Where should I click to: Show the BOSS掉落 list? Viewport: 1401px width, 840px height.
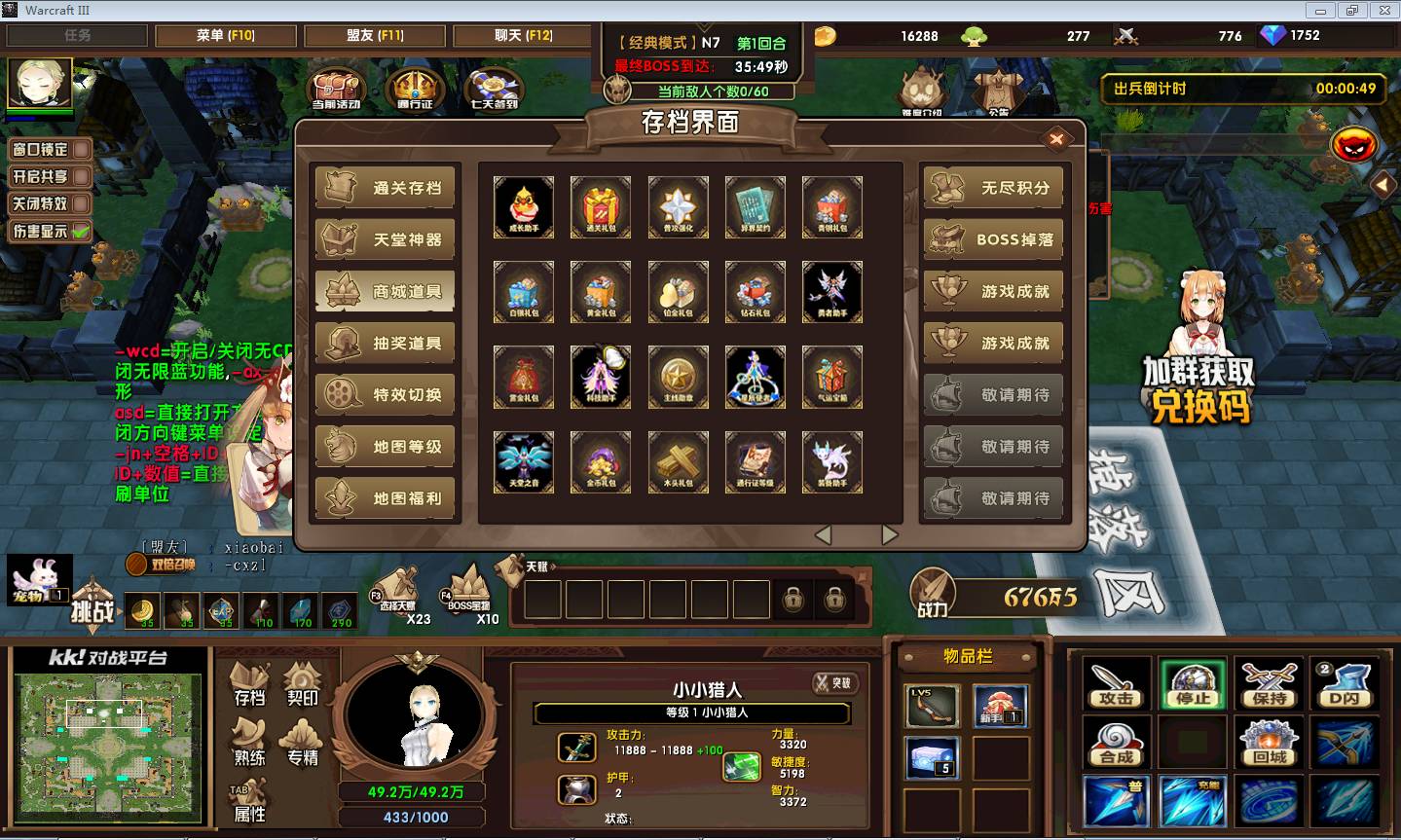point(992,239)
